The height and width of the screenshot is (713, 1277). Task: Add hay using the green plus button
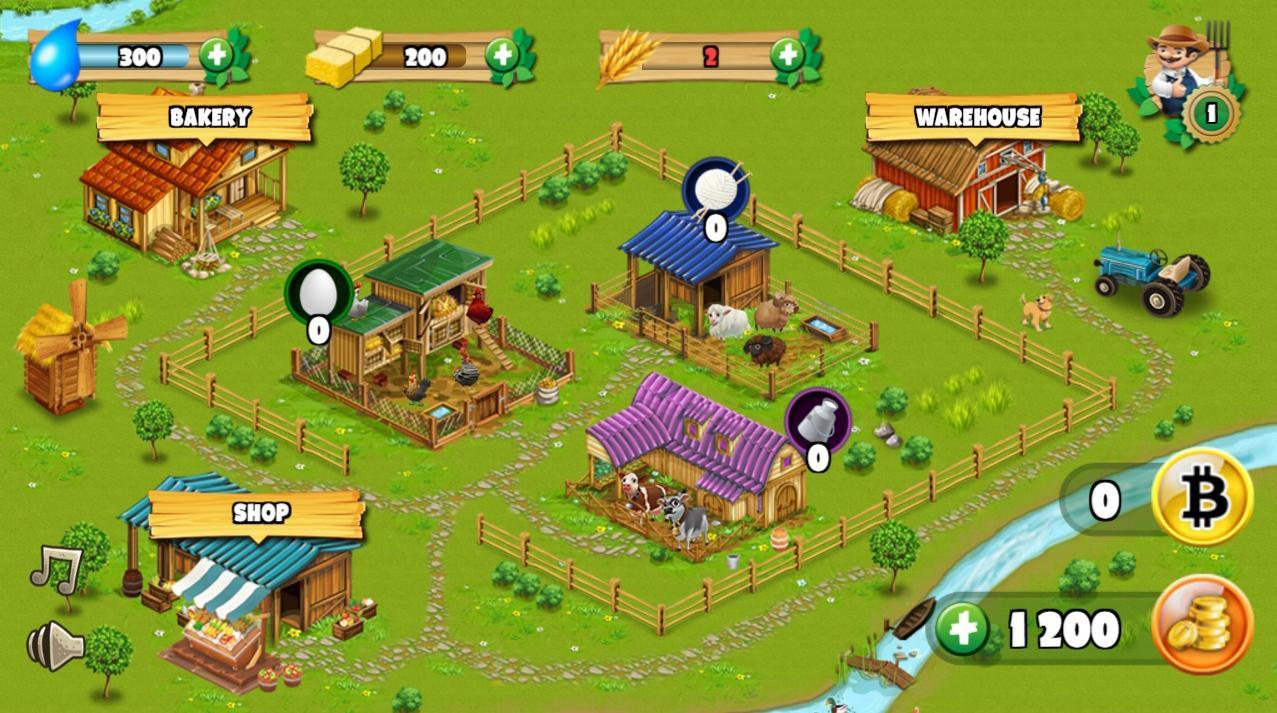pos(502,55)
